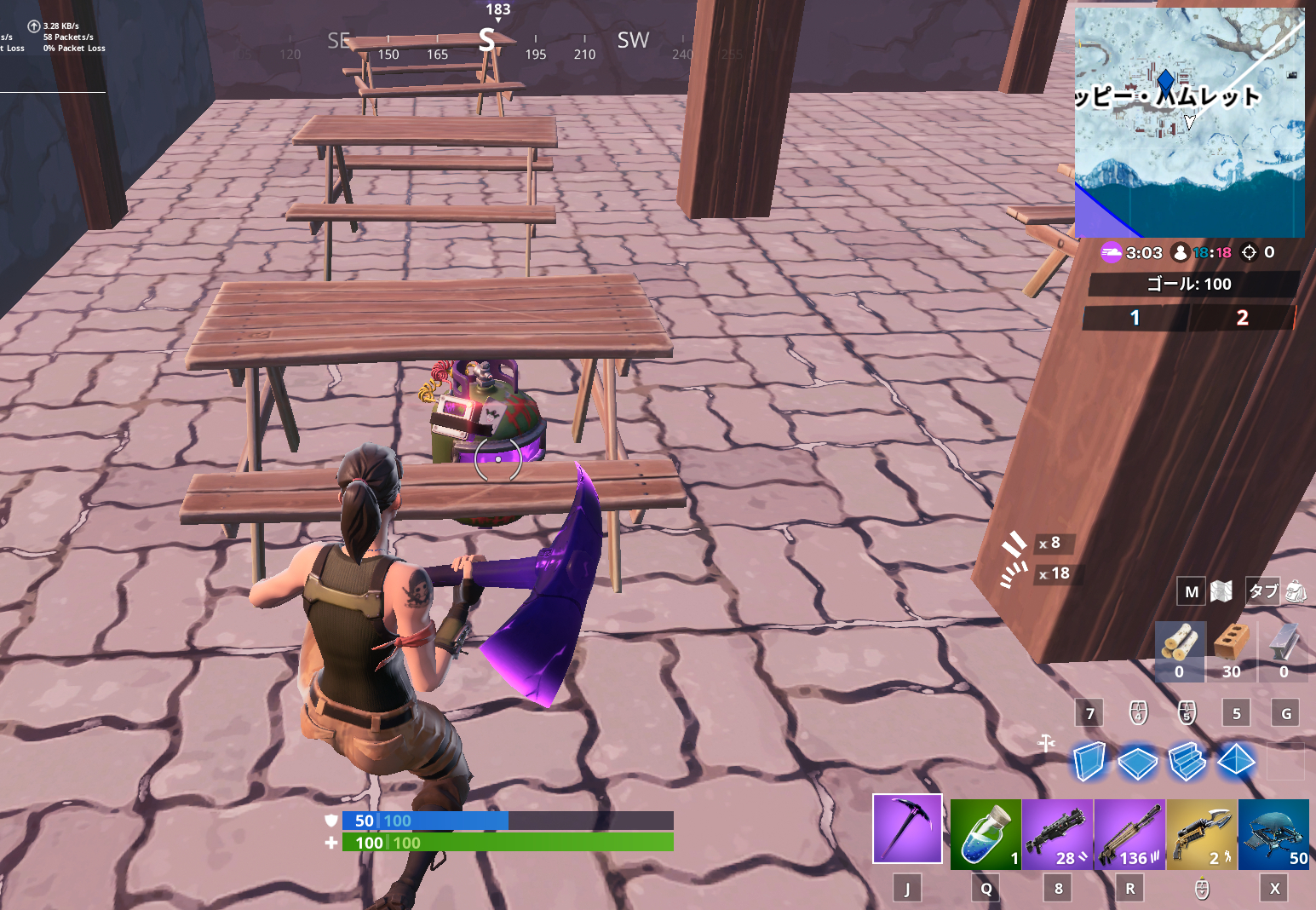1316x910 pixels.
Task: Select the golden grappler weapon slot
Action: tap(1201, 833)
